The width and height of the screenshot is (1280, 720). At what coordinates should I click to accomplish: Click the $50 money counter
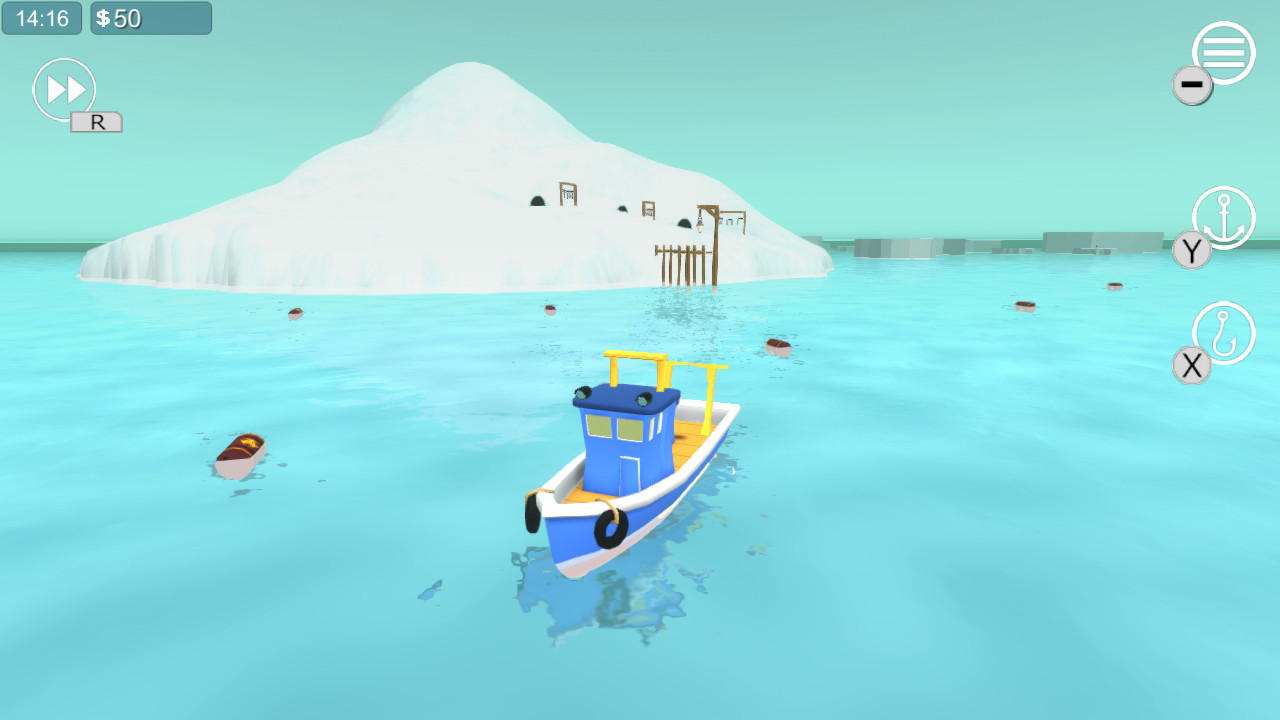pyautogui.click(x=150, y=17)
